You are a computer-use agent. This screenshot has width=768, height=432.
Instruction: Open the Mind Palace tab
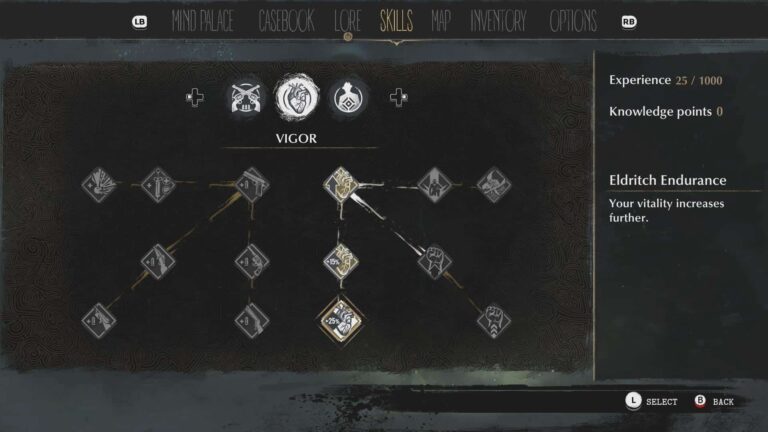[x=204, y=21]
